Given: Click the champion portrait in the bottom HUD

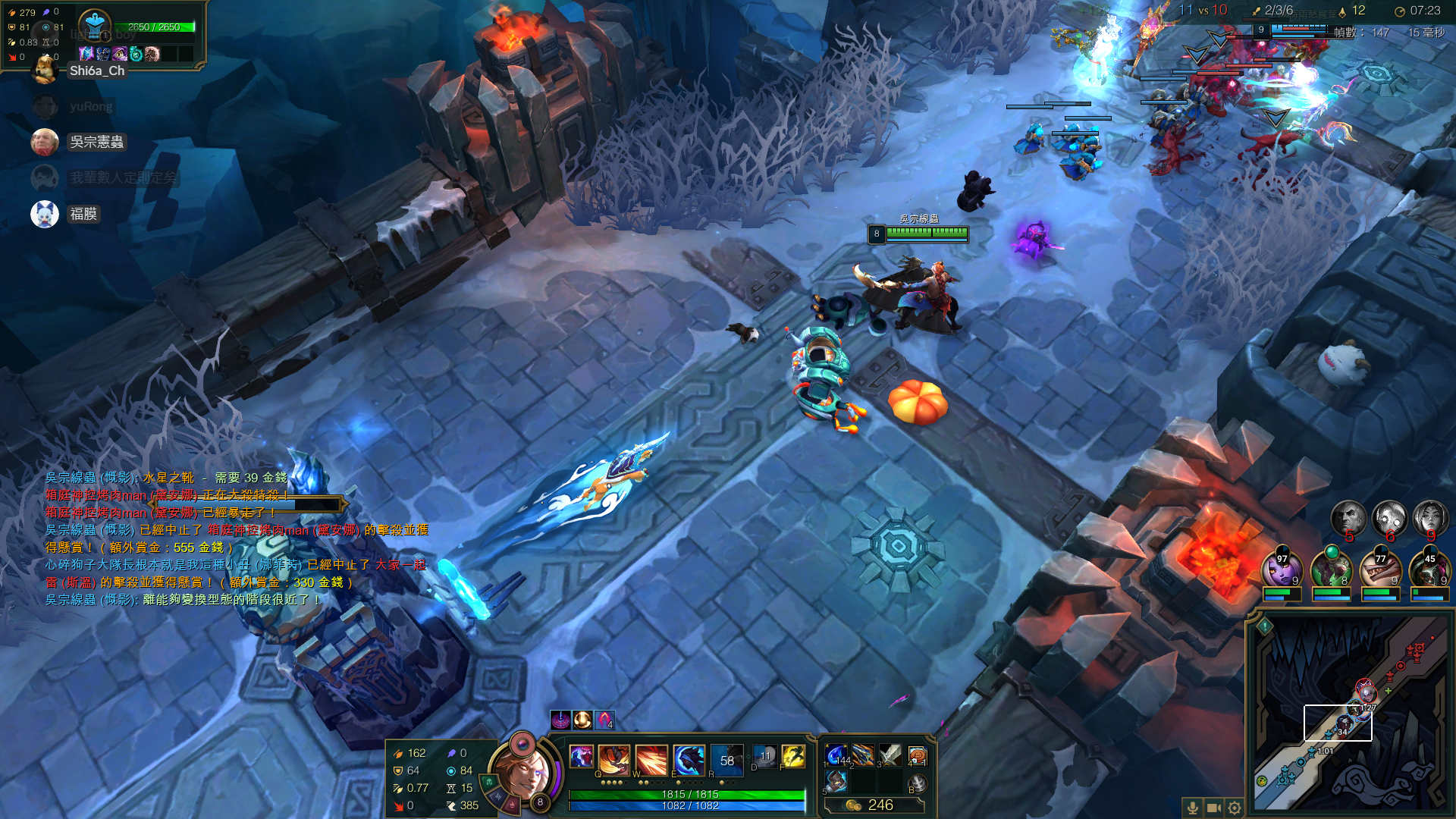Looking at the screenshot, I should click(523, 773).
